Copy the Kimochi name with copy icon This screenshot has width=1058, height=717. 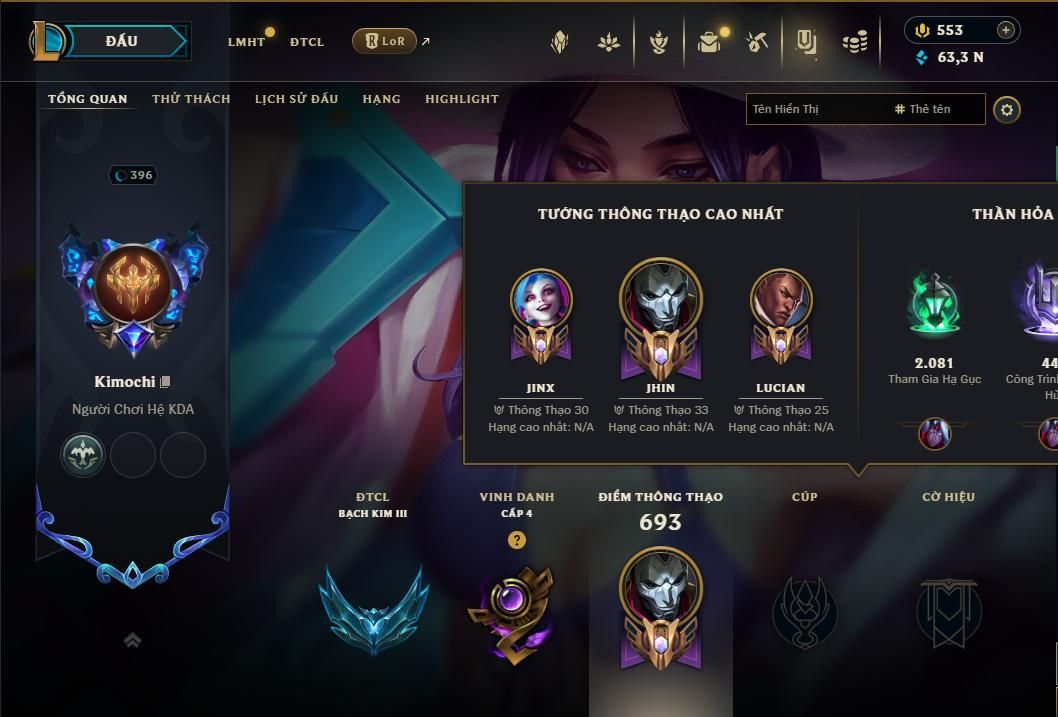[x=166, y=381]
